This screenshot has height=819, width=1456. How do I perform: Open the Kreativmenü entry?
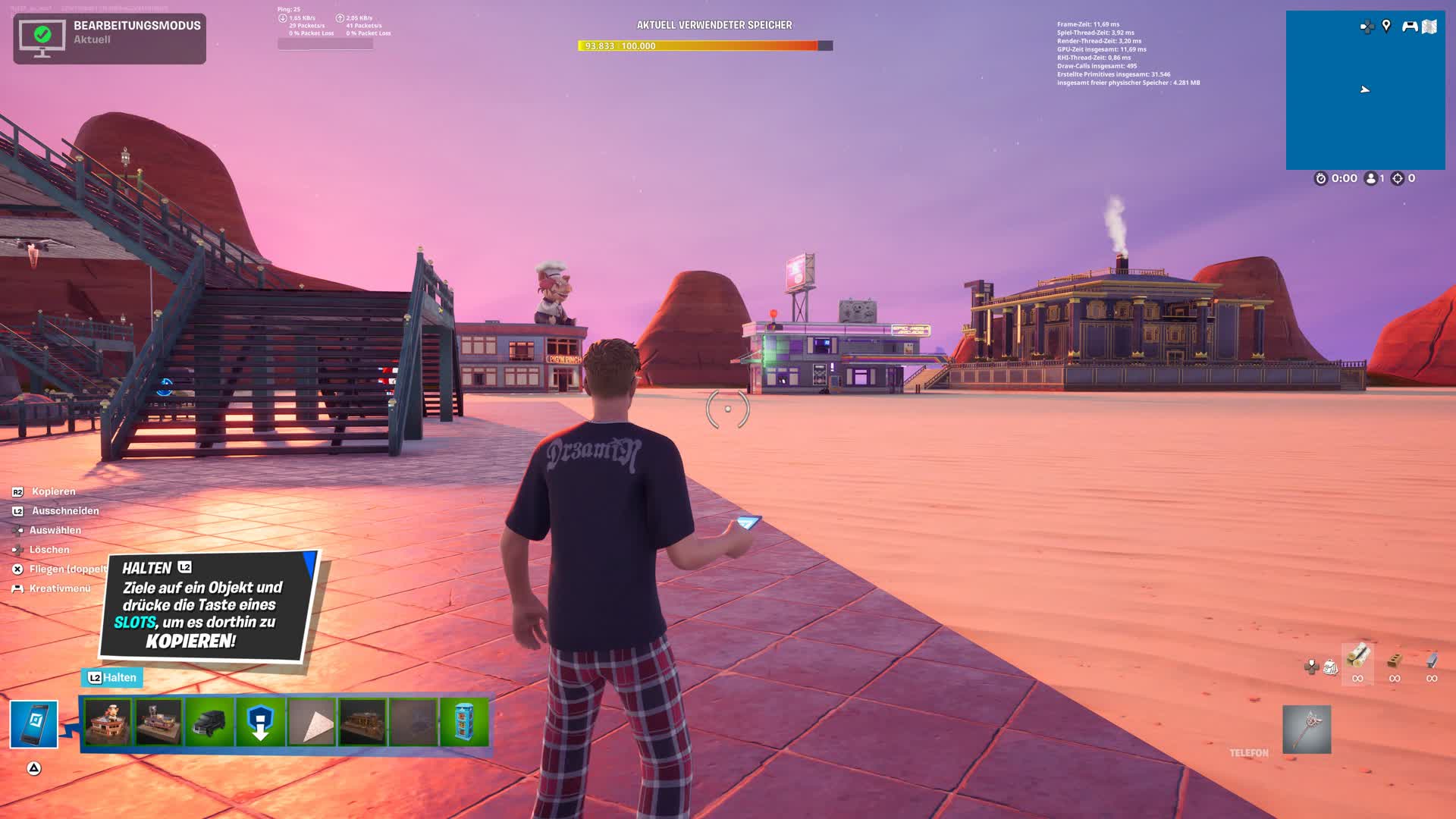click(59, 588)
